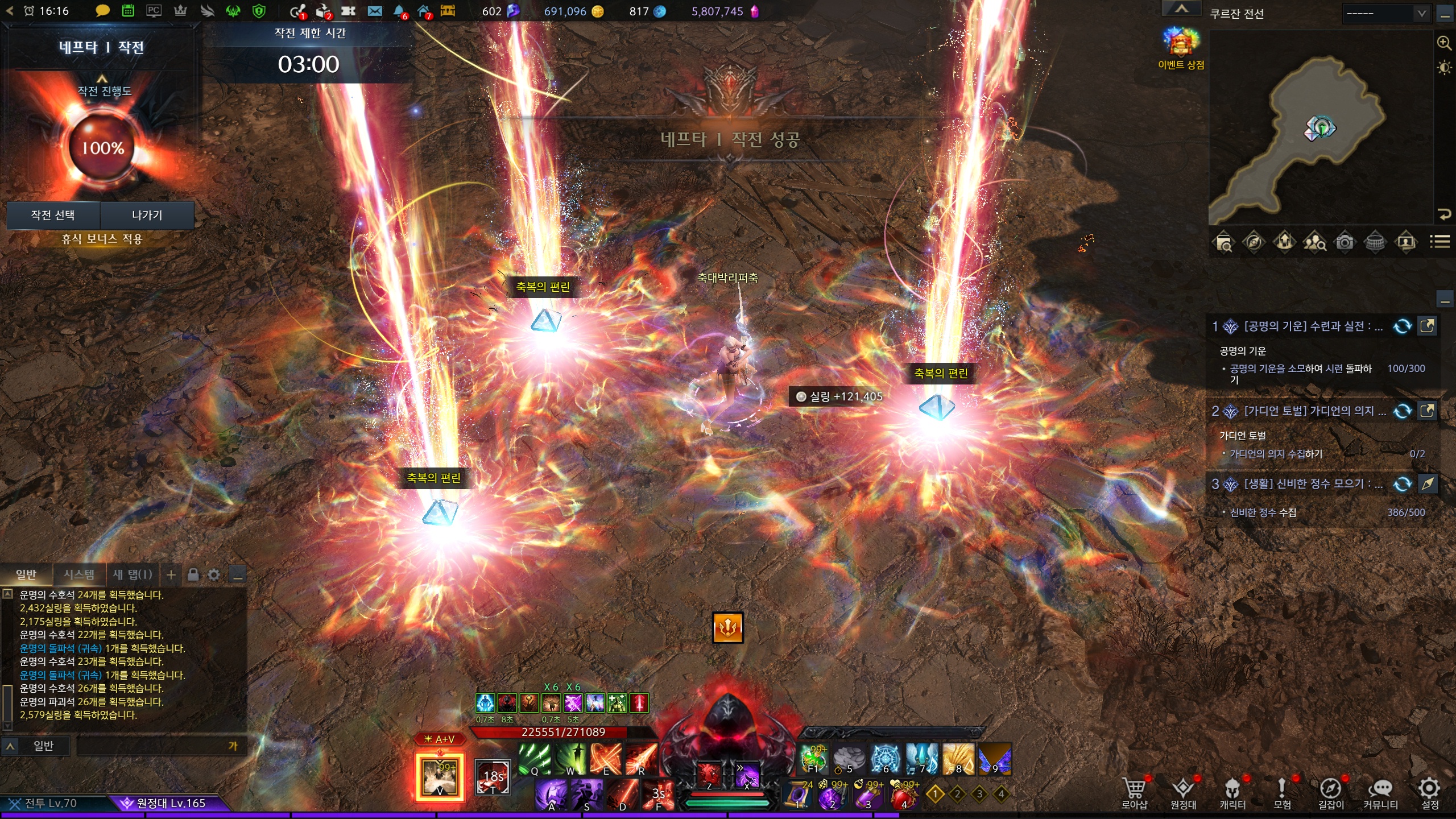Add a new chat tab with plus

click(x=171, y=575)
